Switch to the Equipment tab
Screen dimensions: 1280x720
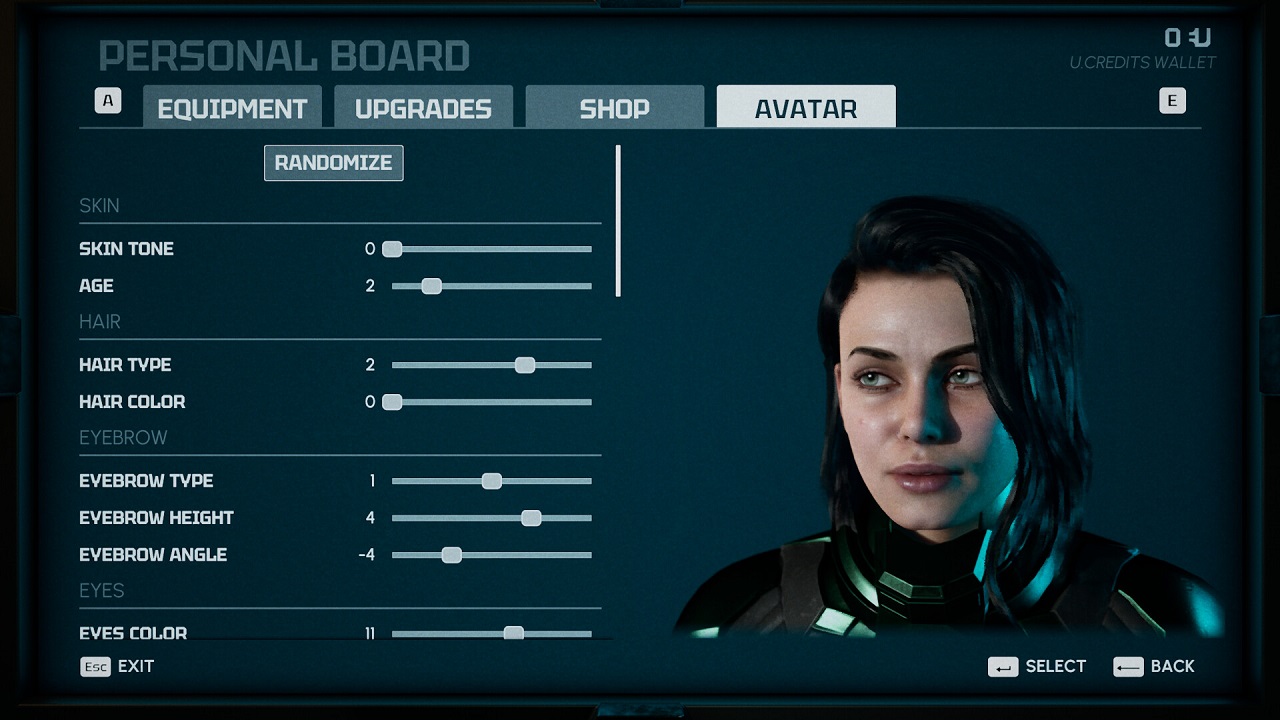[x=232, y=108]
